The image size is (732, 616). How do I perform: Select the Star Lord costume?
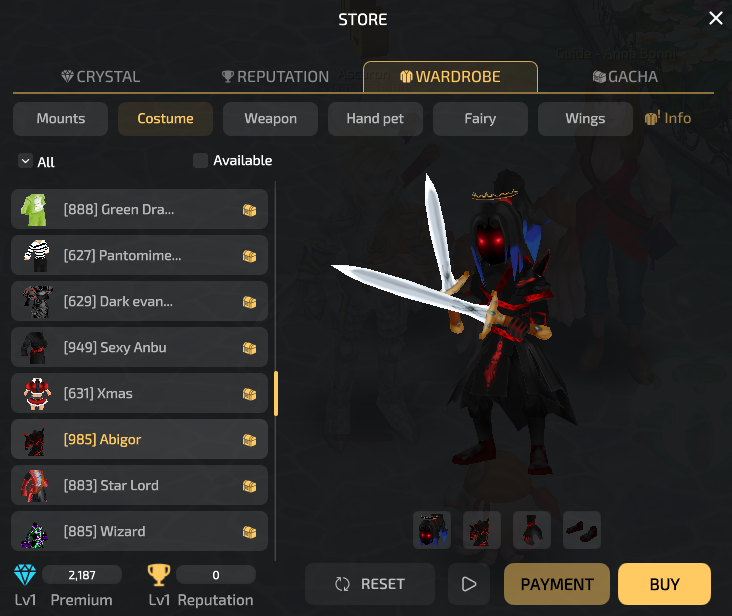(140, 486)
